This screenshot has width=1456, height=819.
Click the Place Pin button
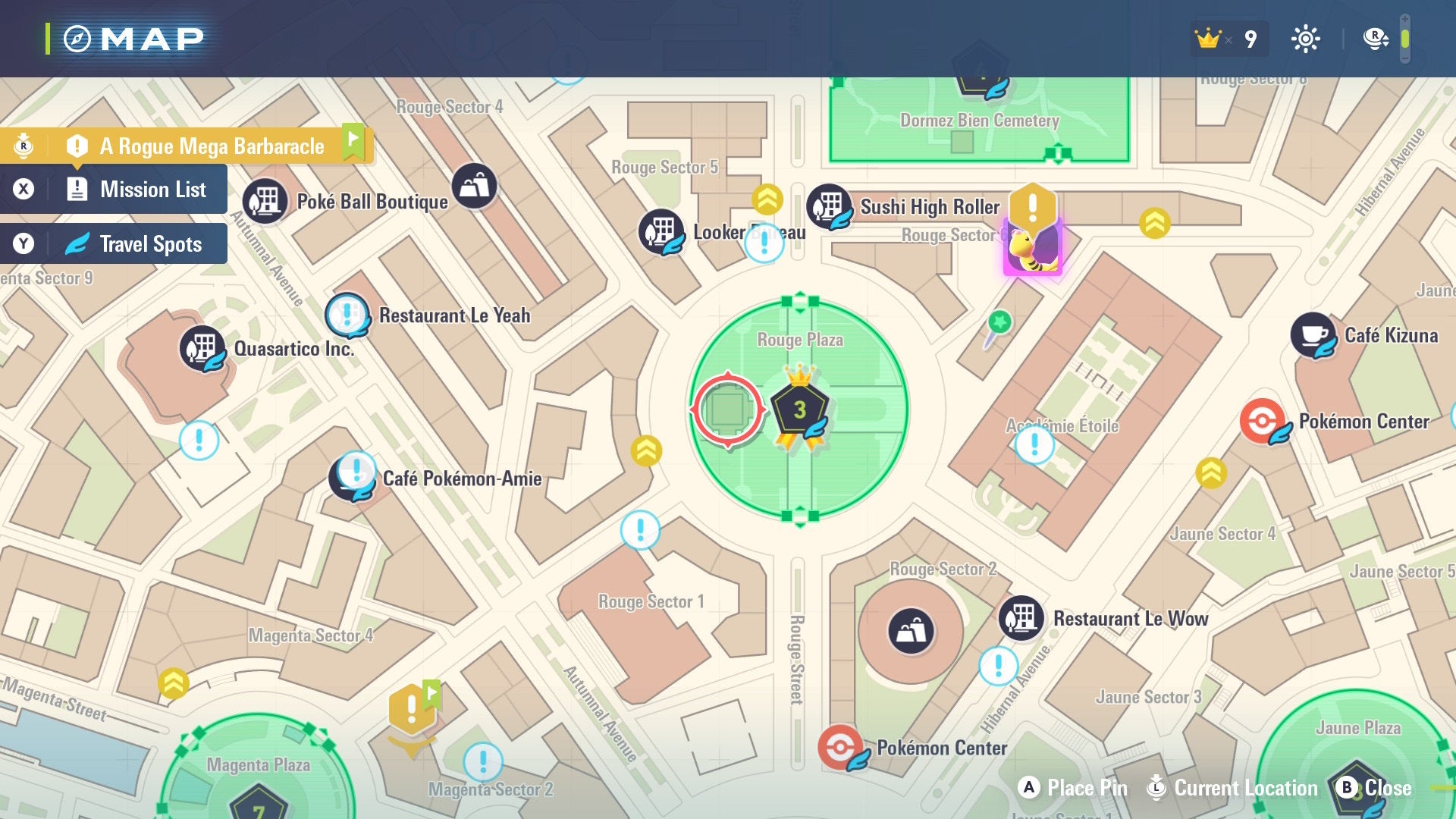[1073, 788]
